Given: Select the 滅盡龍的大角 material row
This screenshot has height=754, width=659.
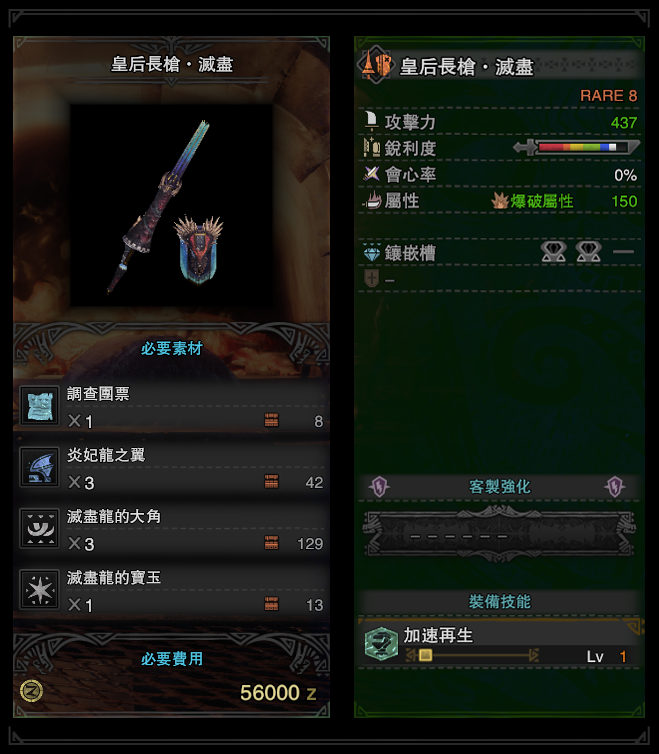Looking at the screenshot, I should point(172,530).
